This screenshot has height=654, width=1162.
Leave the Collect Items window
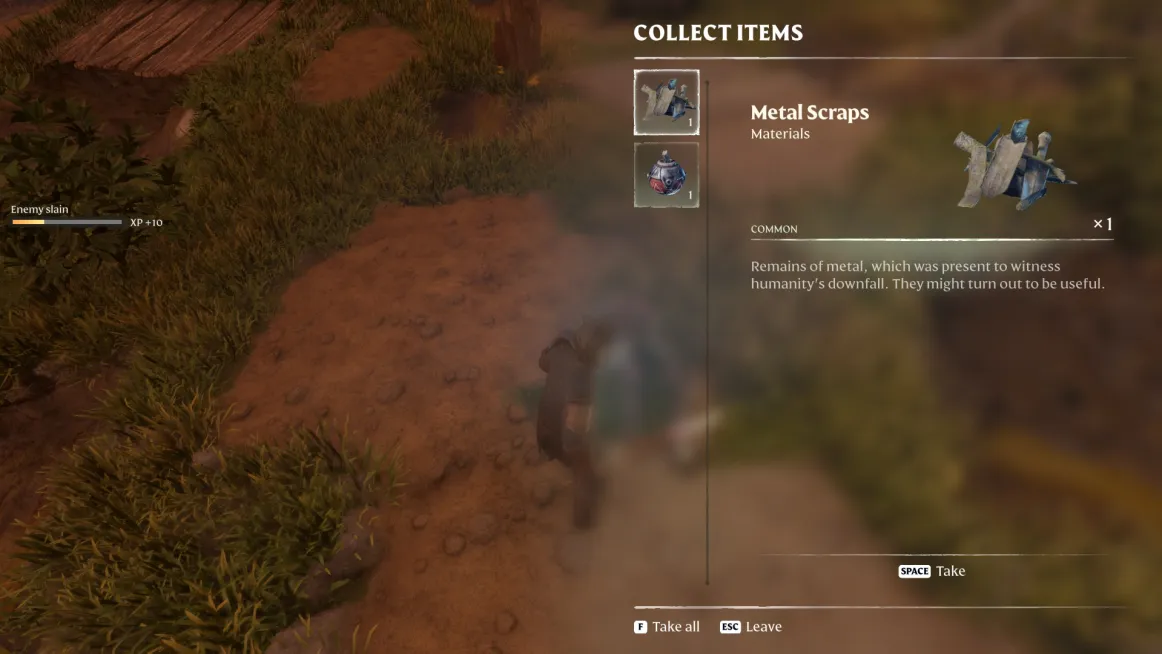tap(751, 627)
